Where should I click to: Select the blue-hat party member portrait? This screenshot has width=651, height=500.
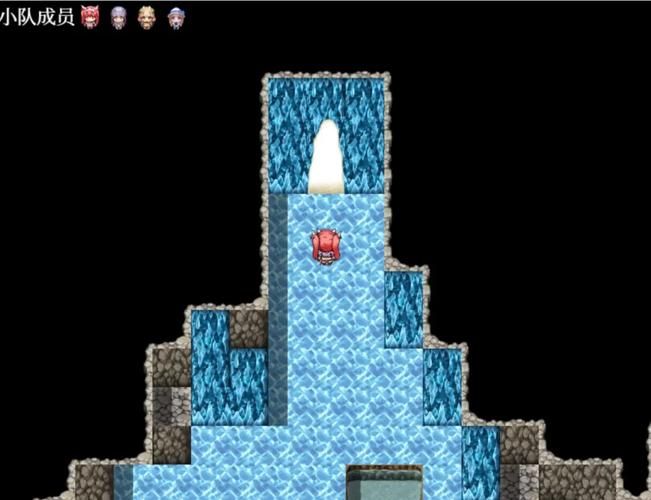(176, 15)
